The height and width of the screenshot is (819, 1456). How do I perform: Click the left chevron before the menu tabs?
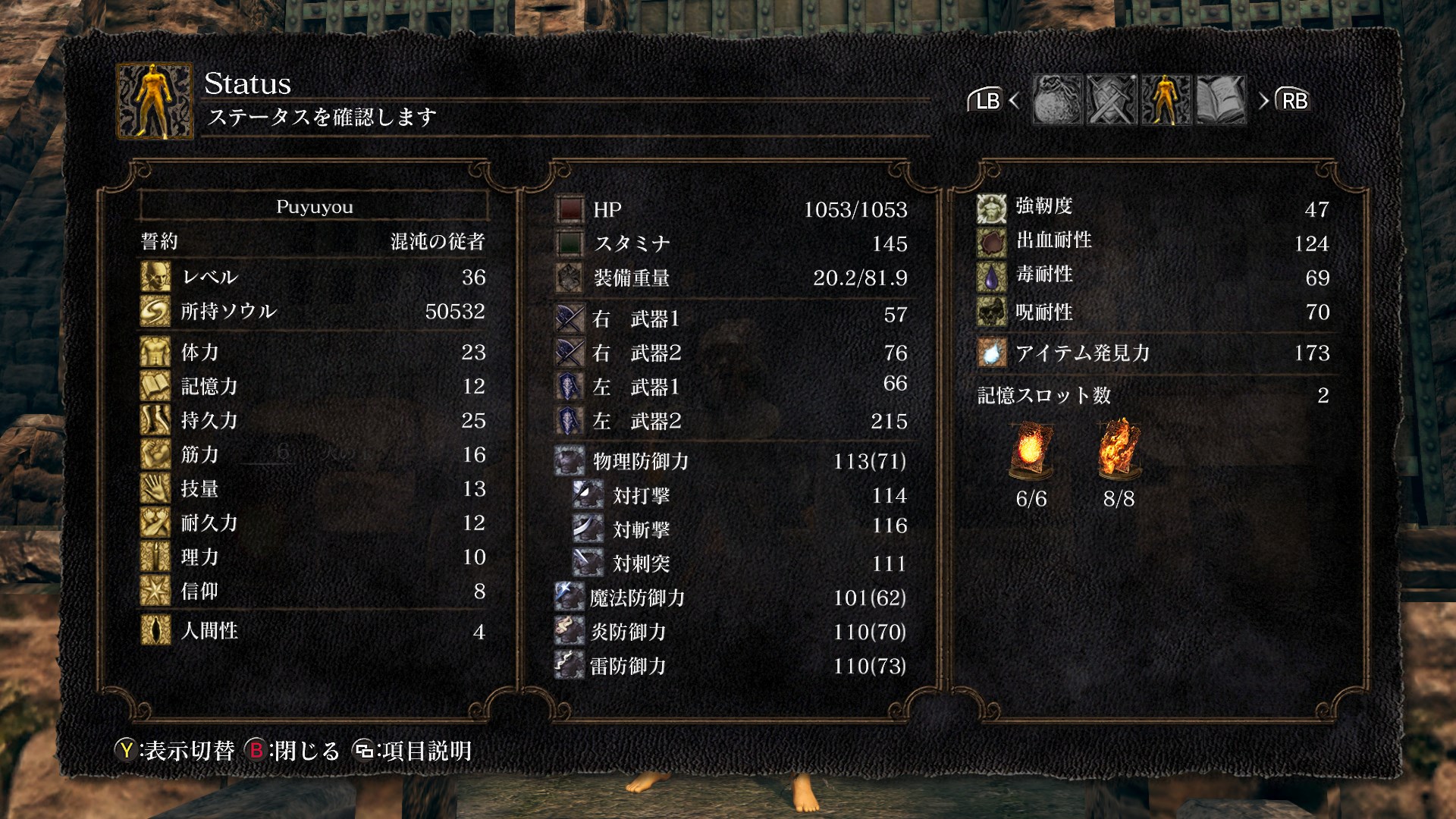click(x=1015, y=100)
